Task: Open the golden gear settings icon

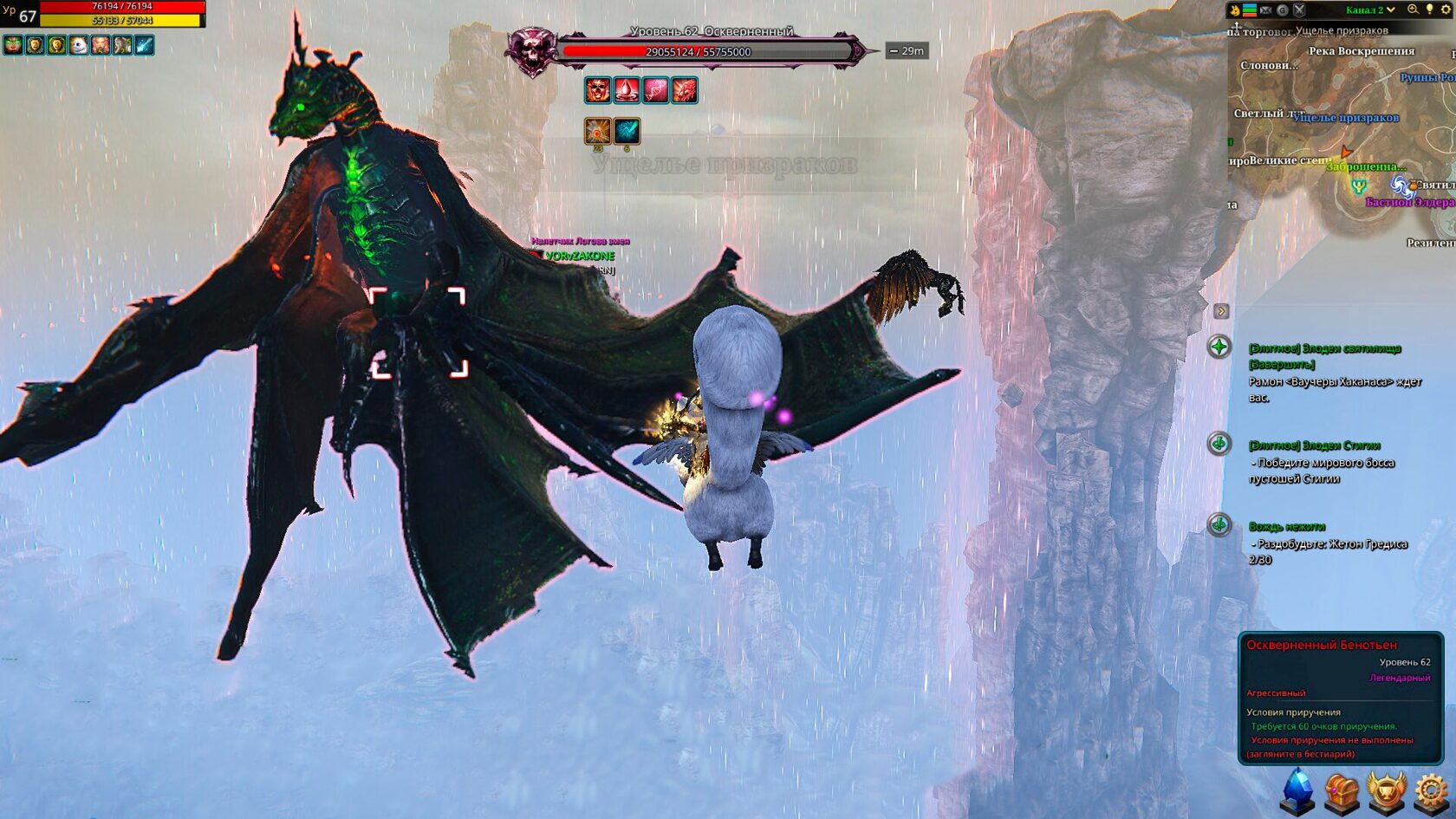Action: point(1431,792)
